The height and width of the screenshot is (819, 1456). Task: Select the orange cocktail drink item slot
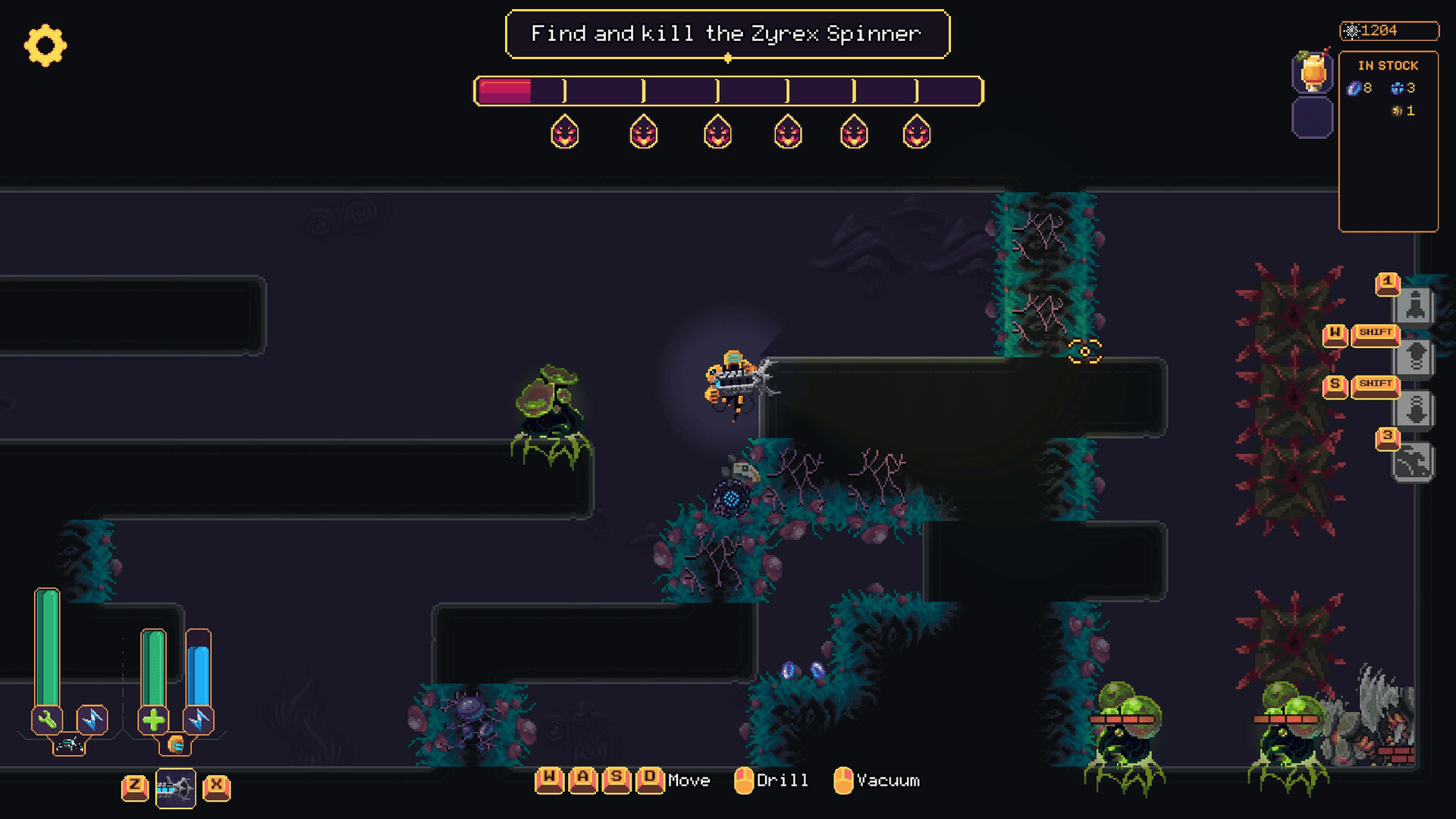pyautogui.click(x=1313, y=73)
